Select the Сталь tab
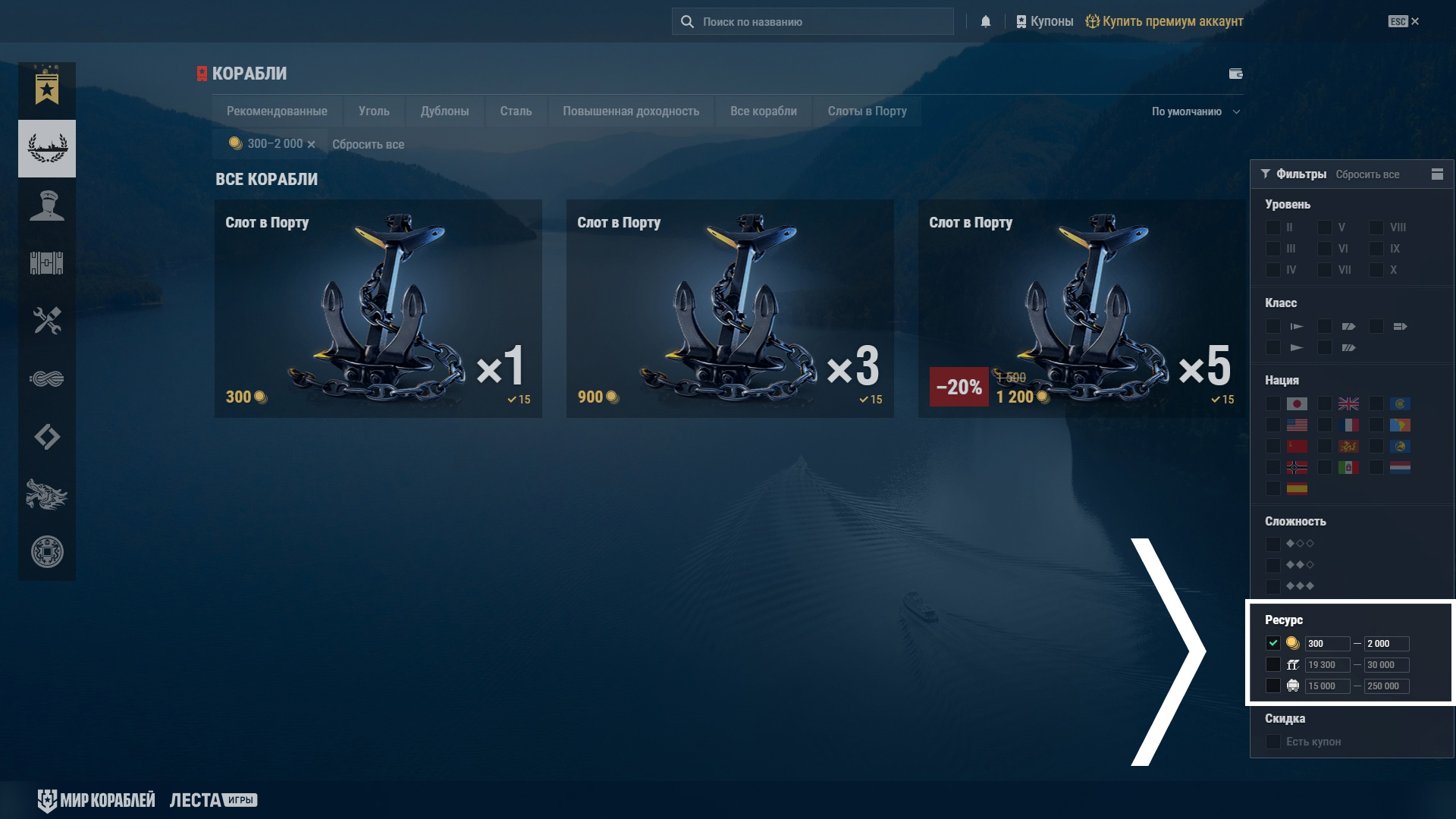This screenshot has height=819, width=1456. [516, 111]
